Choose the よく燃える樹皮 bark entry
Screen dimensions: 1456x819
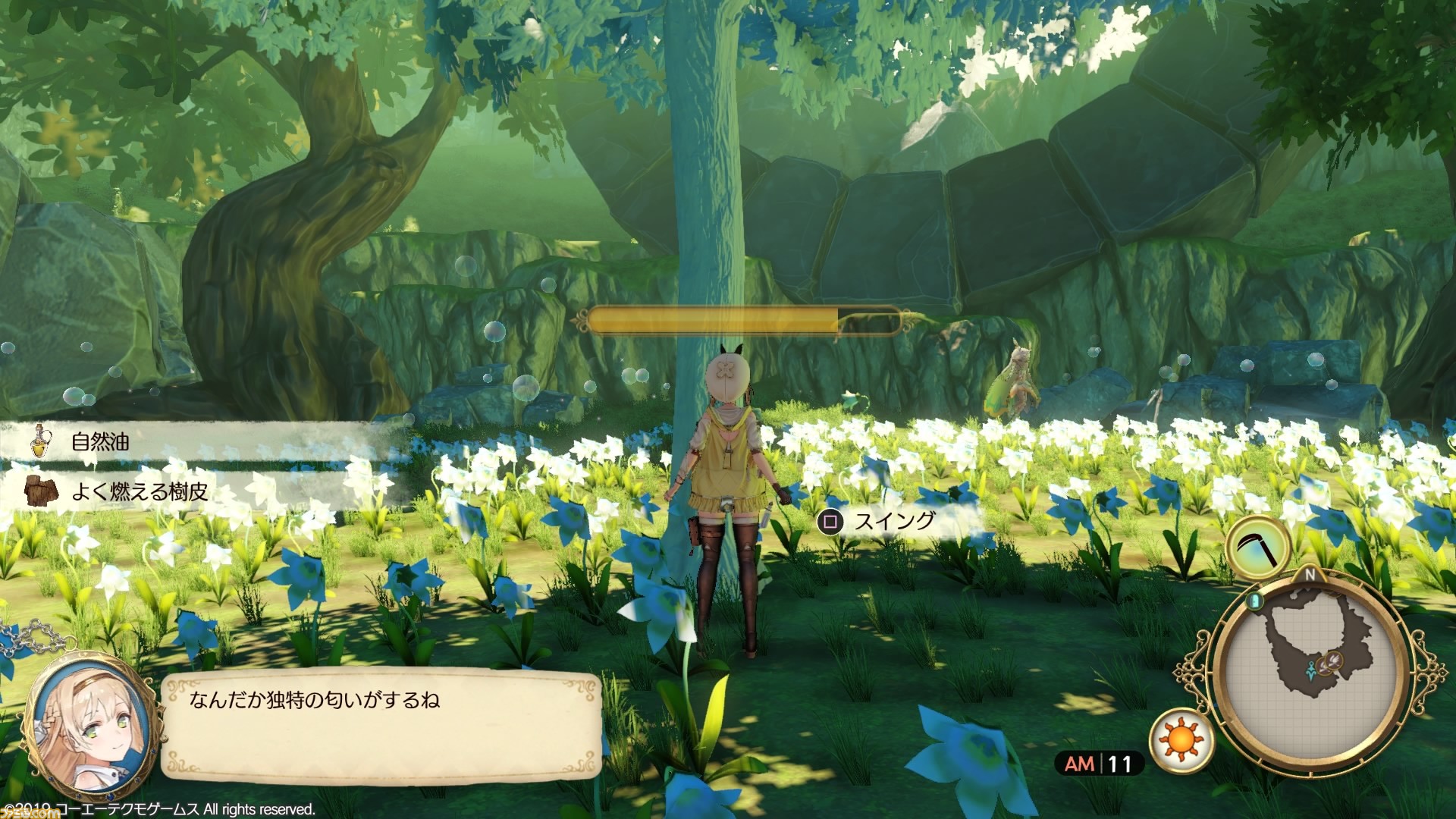click(x=140, y=491)
